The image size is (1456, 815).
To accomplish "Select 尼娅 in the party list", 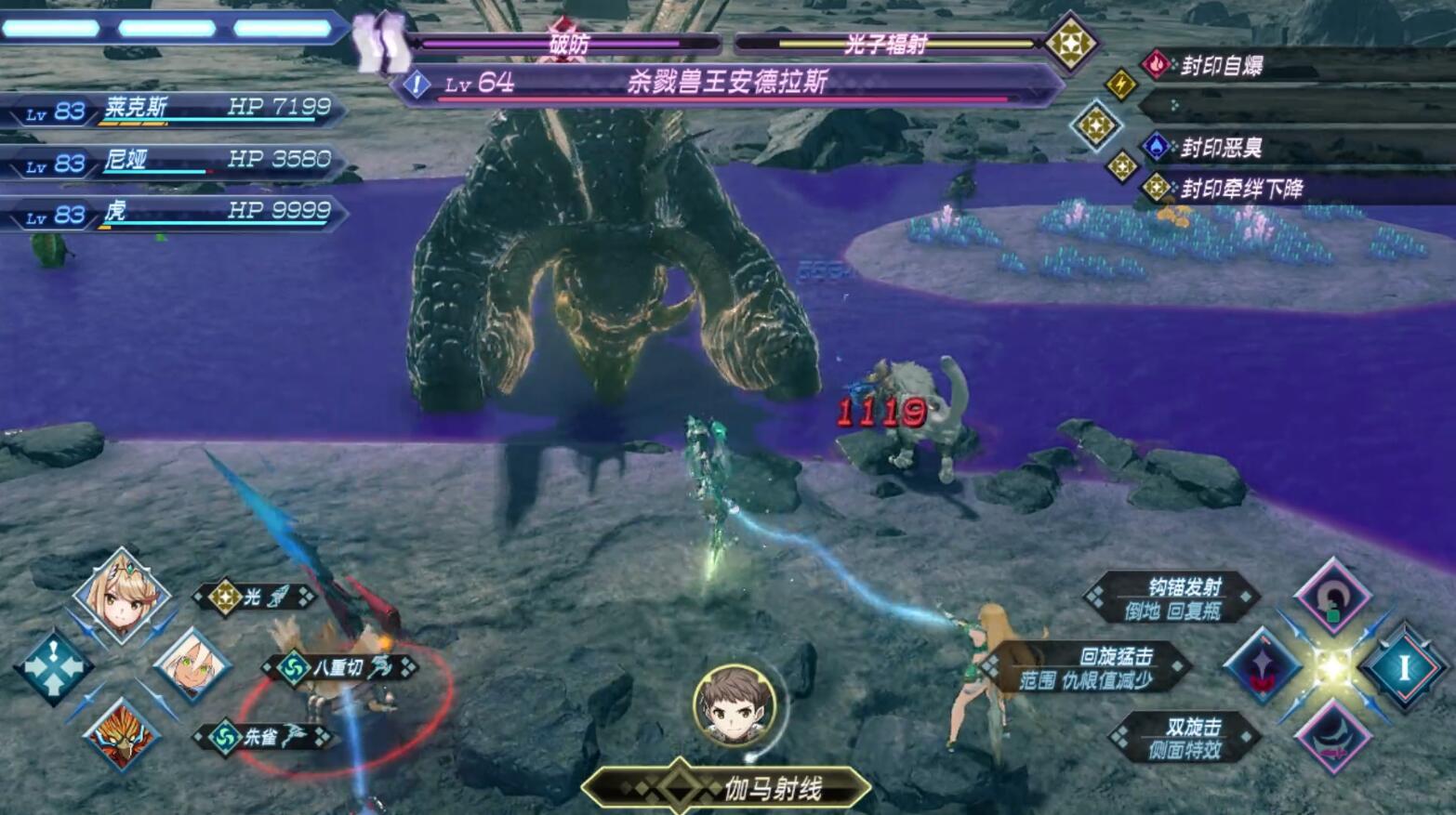I will [x=177, y=162].
